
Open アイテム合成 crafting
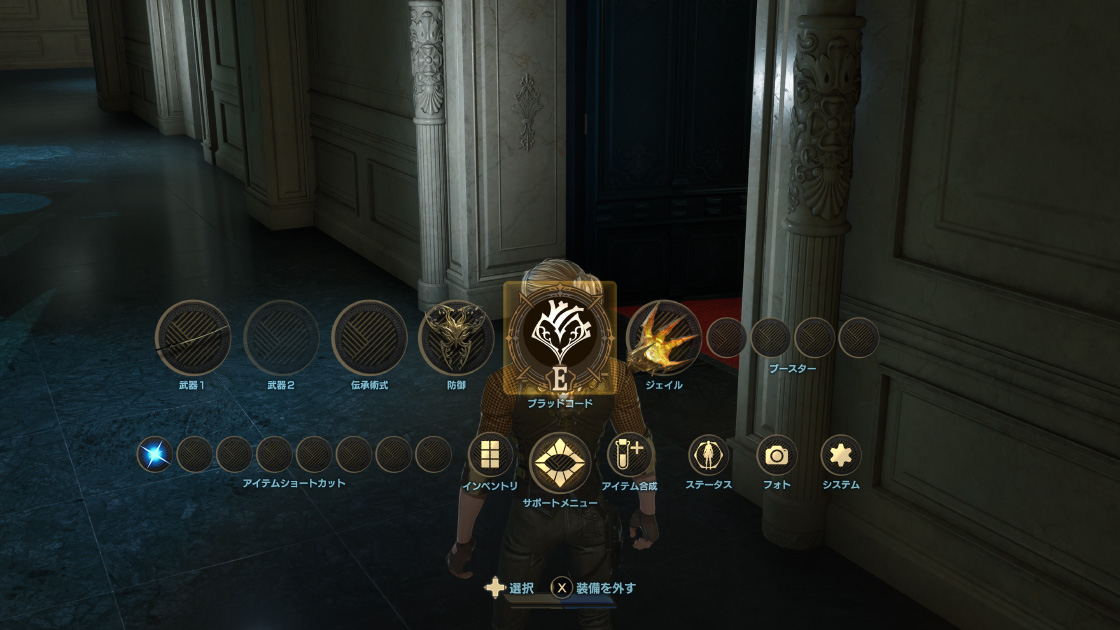pyautogui.click(x=630, y=455)
